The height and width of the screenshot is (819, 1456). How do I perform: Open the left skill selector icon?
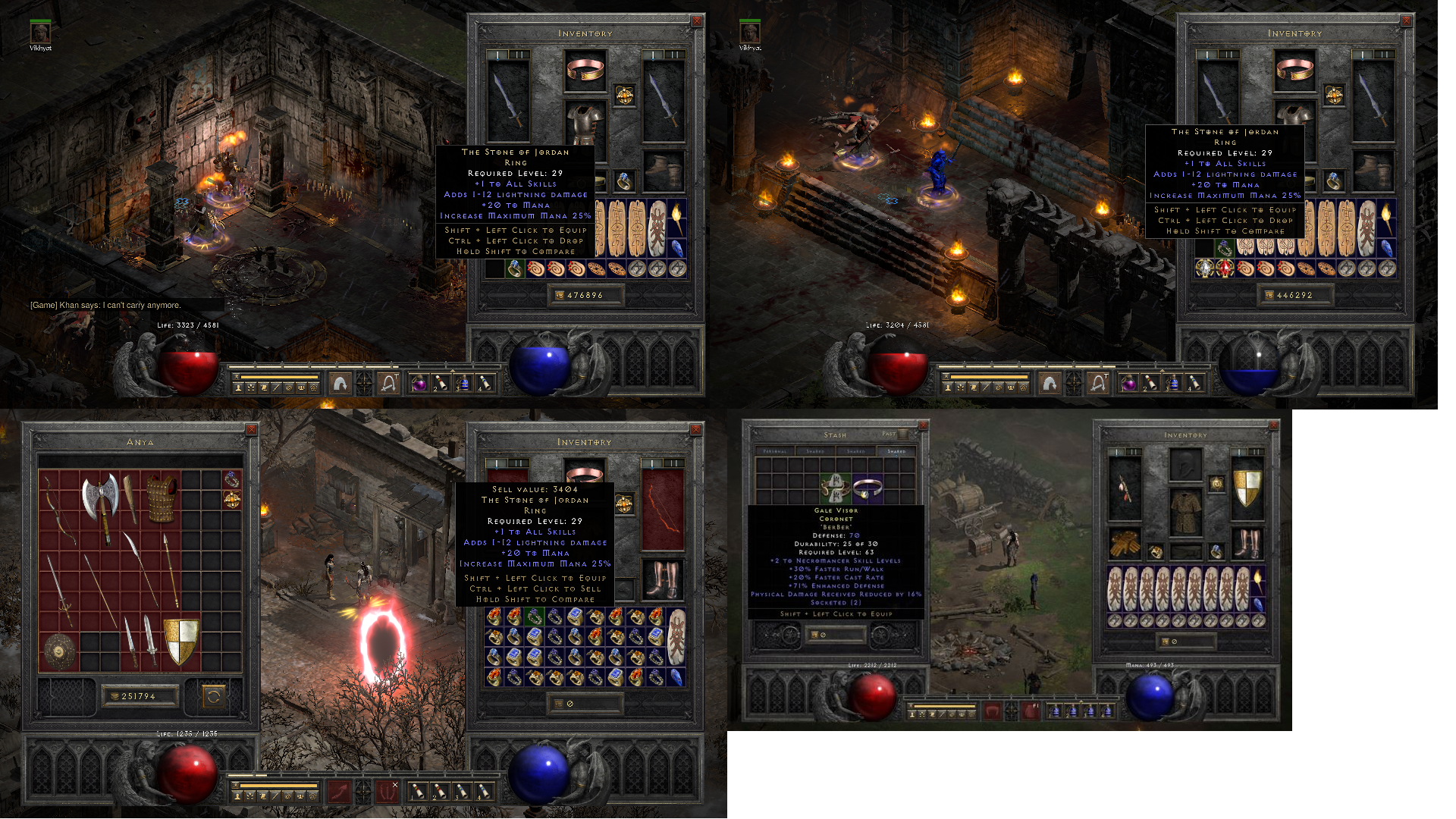[339, 383]
